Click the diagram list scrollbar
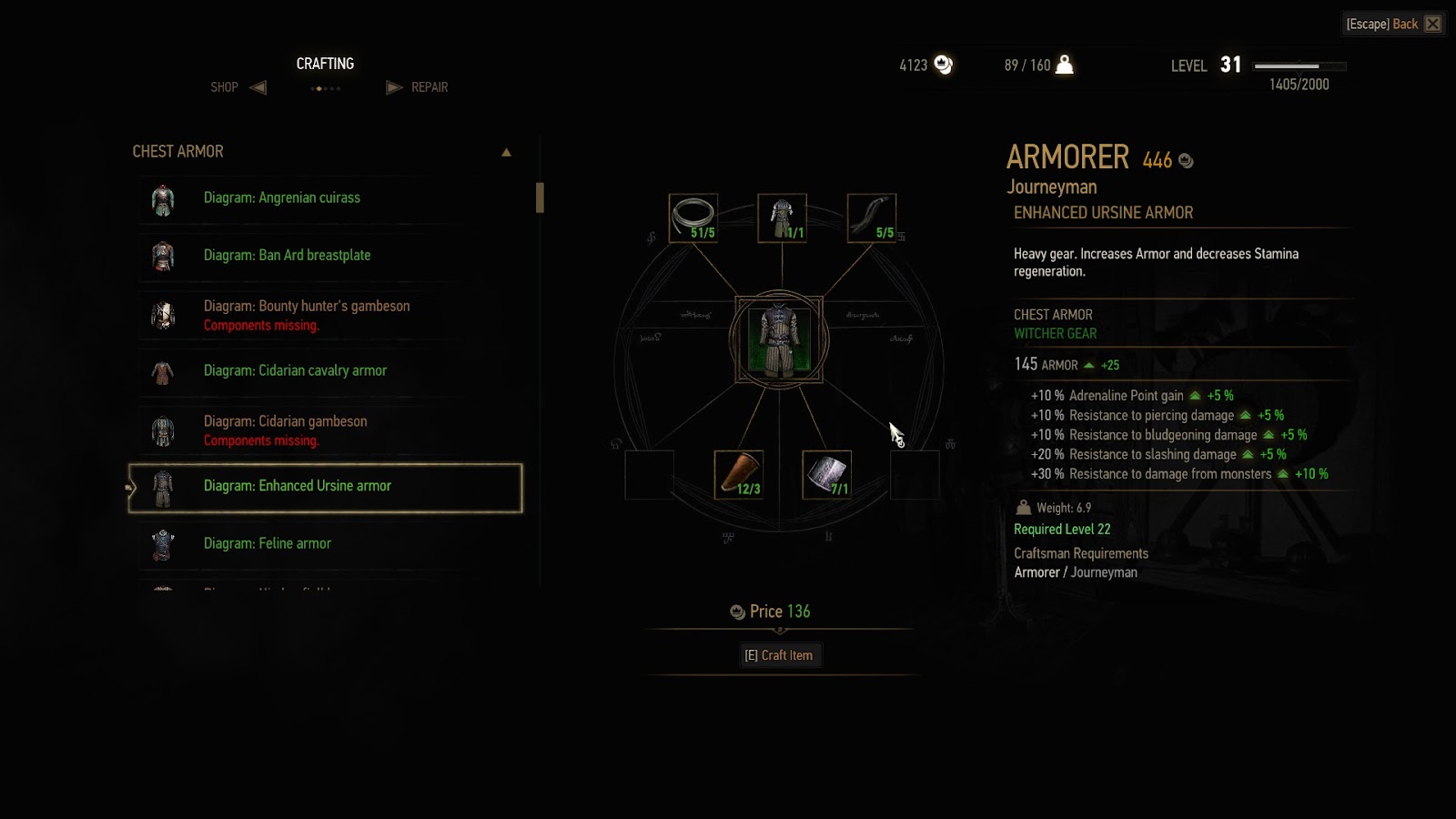The width and height of the screenshot is (1456, 819). [540, 197]
